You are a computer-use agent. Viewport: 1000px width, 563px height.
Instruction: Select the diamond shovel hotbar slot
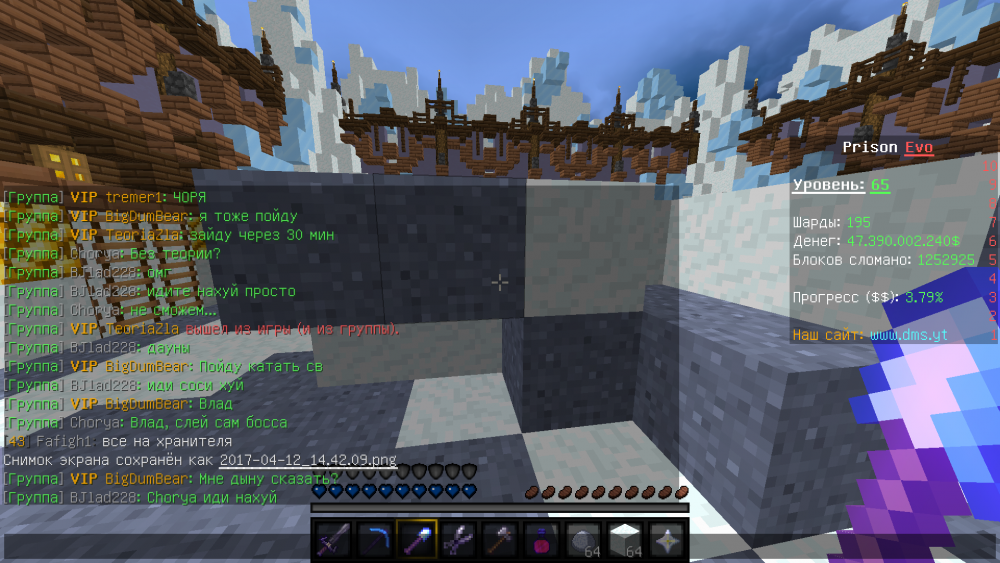click(x=417, y=541)
